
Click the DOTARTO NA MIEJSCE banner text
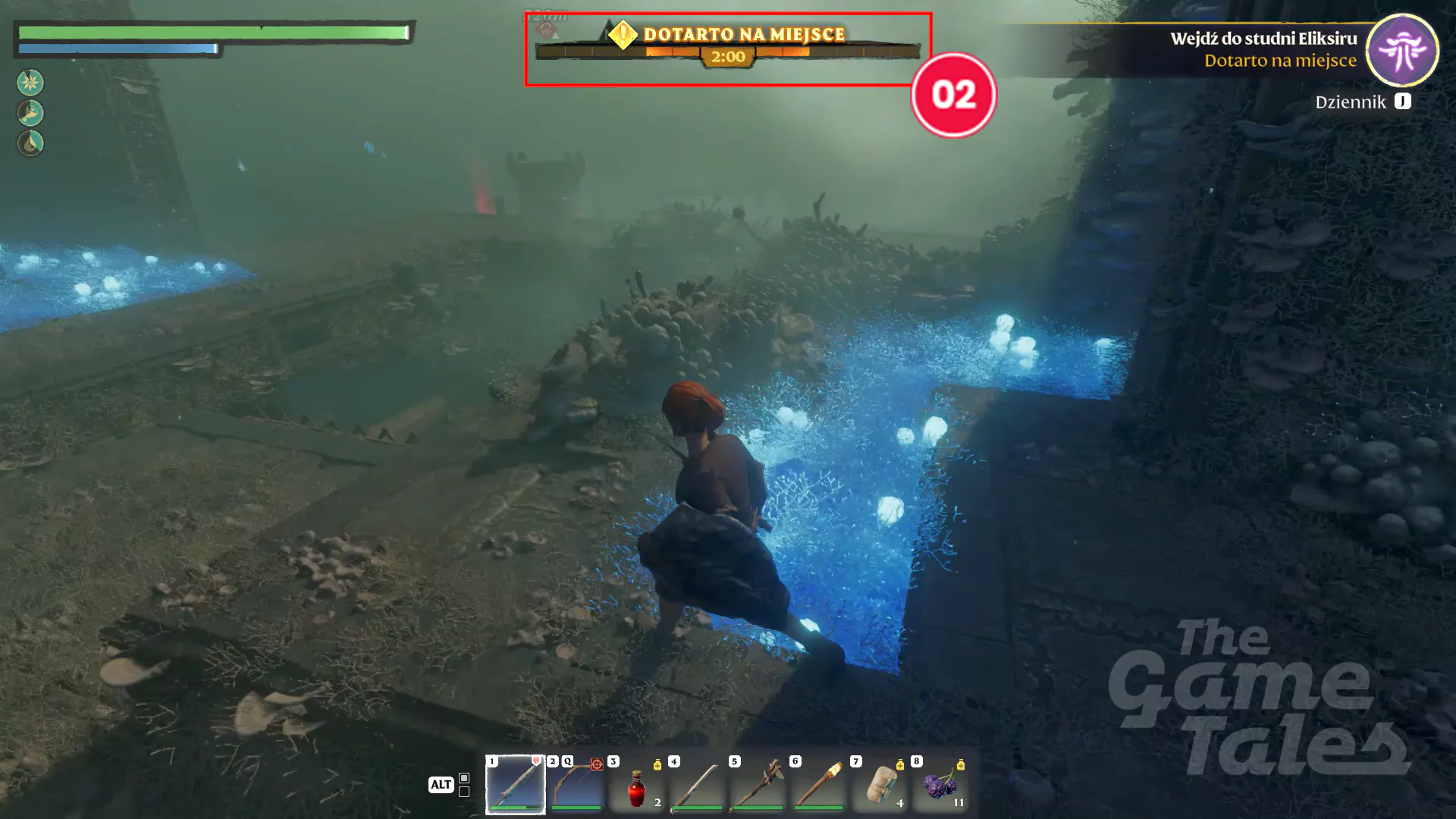[x=743, y=34]
